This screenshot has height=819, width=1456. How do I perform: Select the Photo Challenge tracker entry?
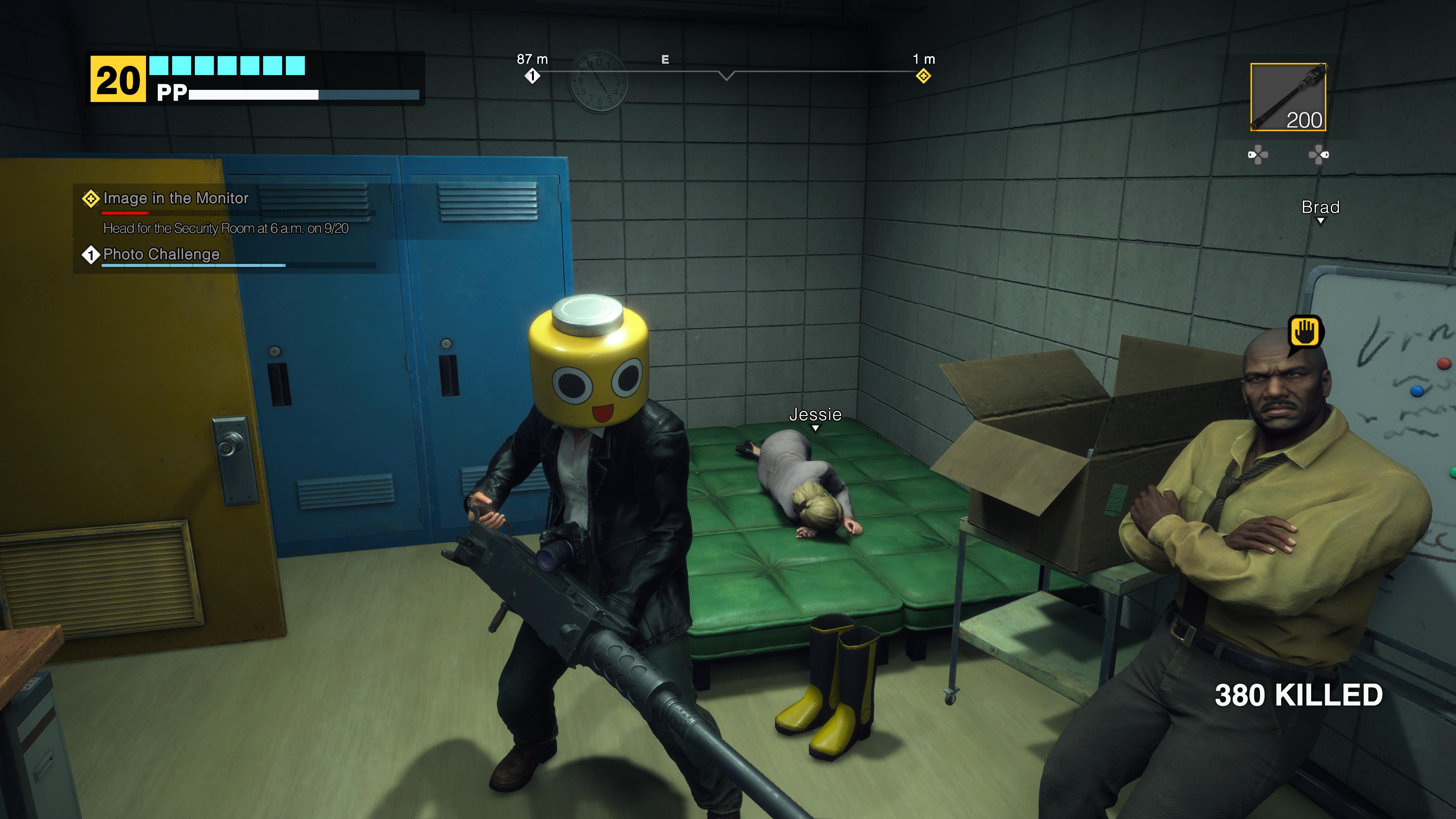[x=161, y=254]
